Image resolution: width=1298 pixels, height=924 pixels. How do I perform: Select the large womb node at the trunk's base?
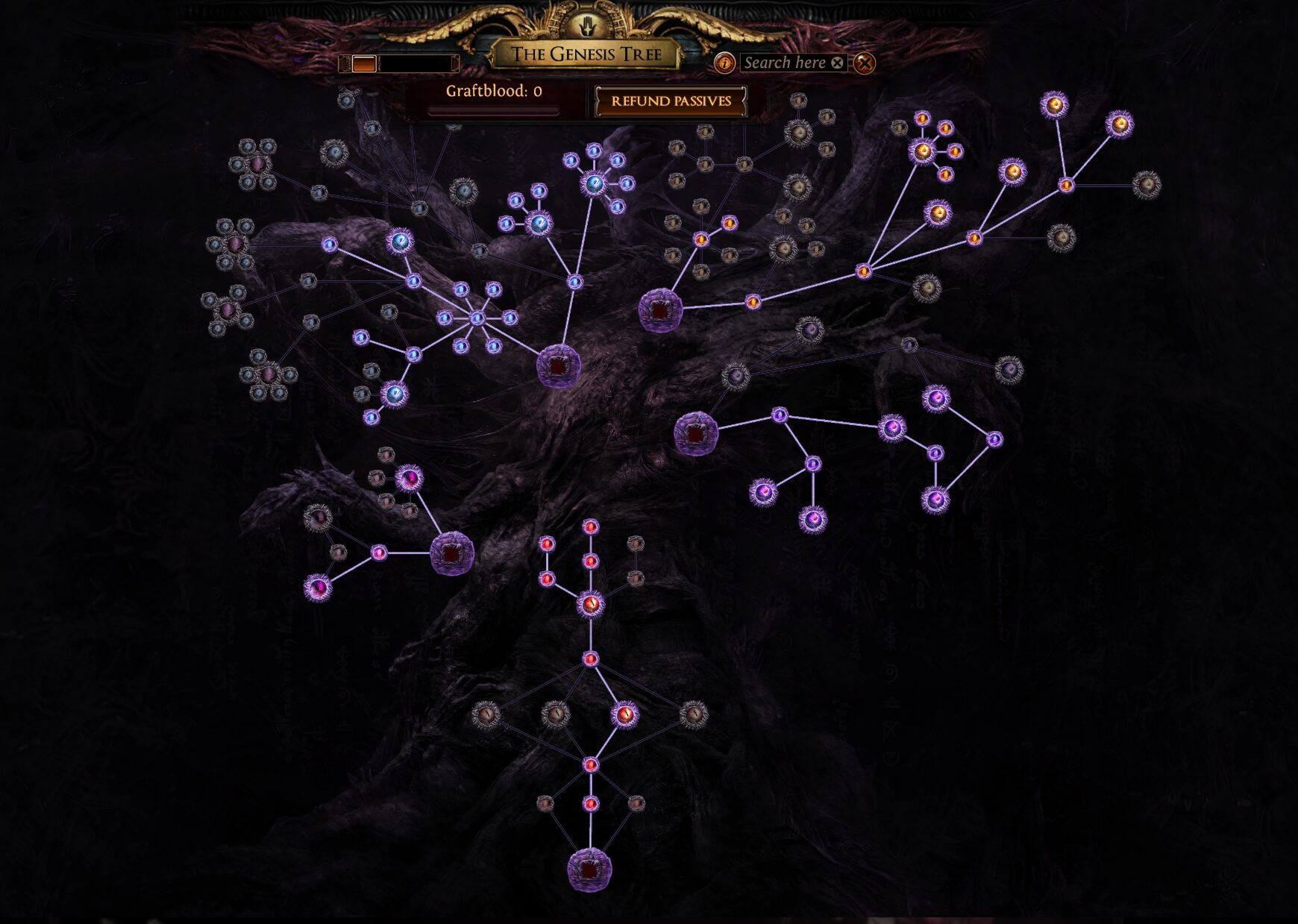[589, 870]
